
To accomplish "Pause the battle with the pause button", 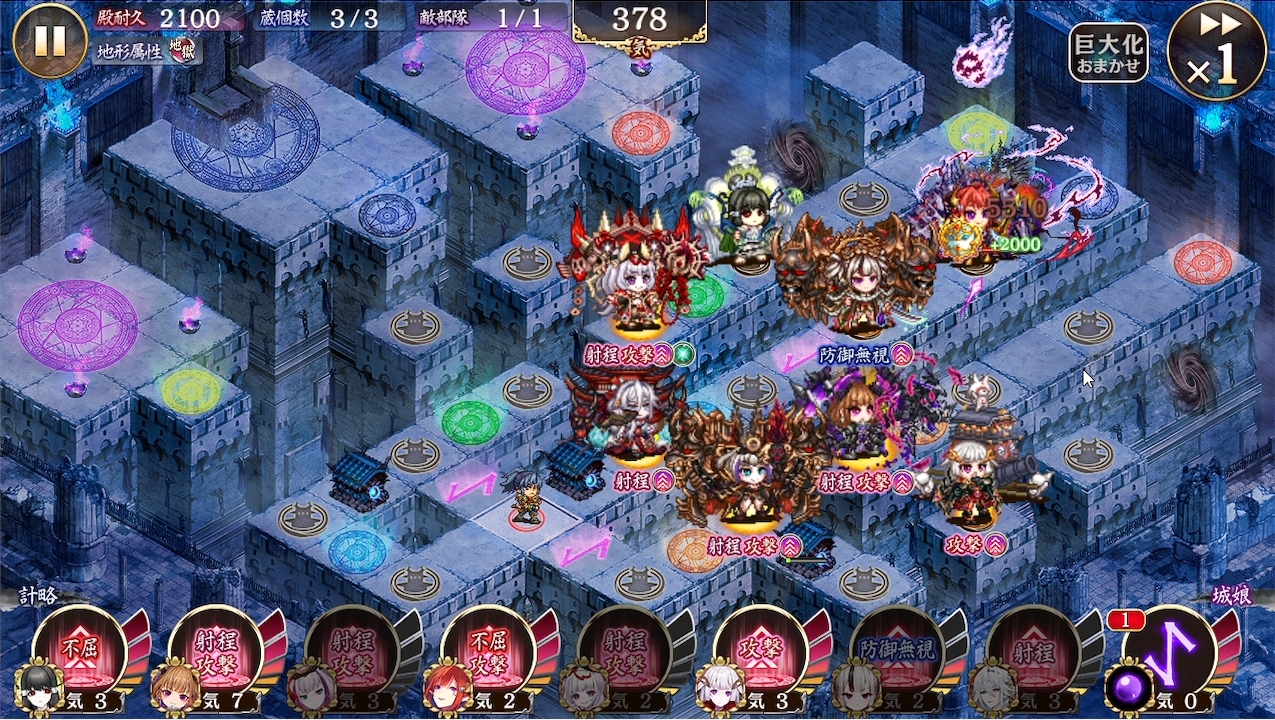I will coord(50,40).
